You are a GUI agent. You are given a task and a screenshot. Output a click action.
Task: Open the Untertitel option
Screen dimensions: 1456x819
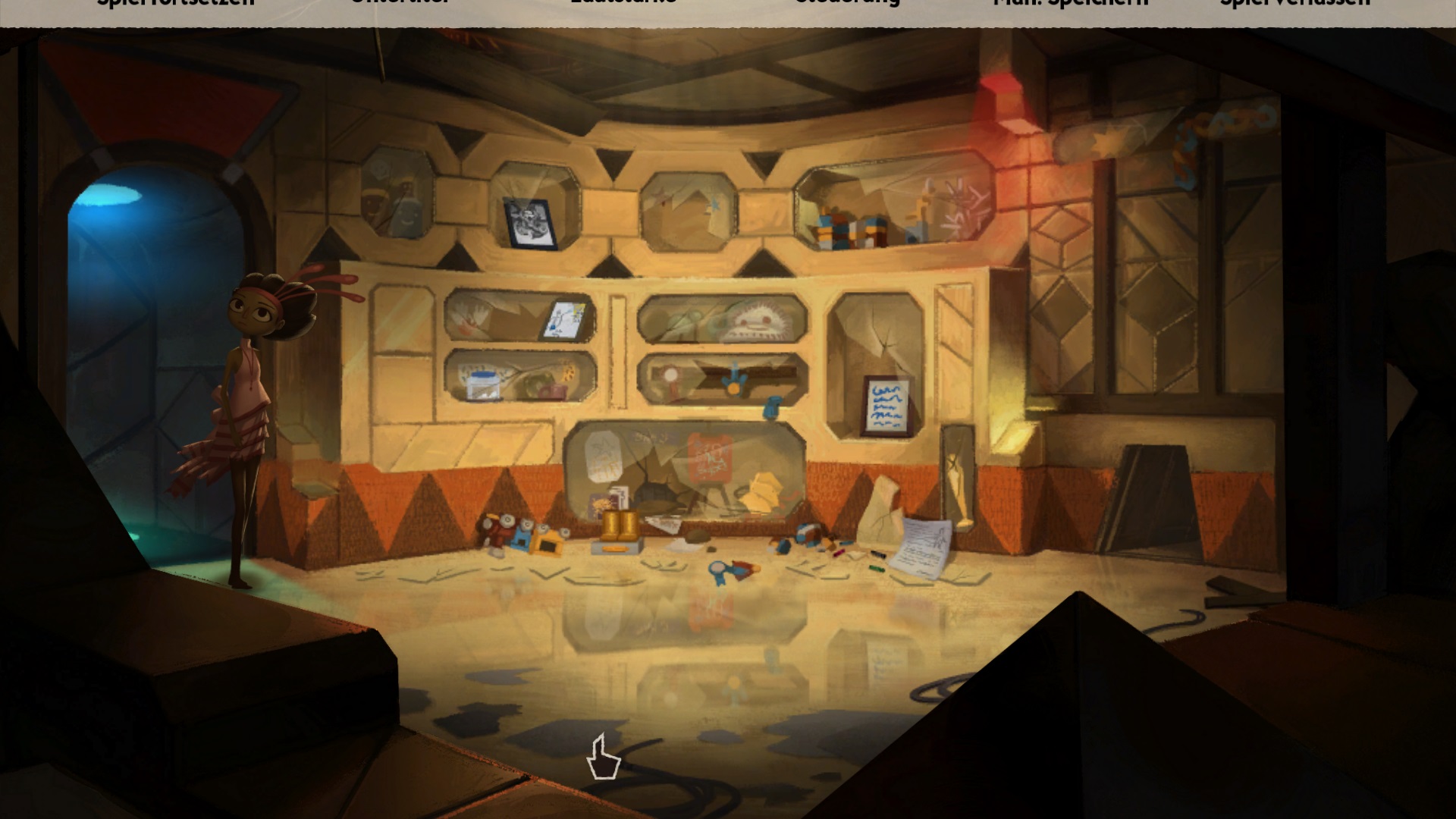400,3
